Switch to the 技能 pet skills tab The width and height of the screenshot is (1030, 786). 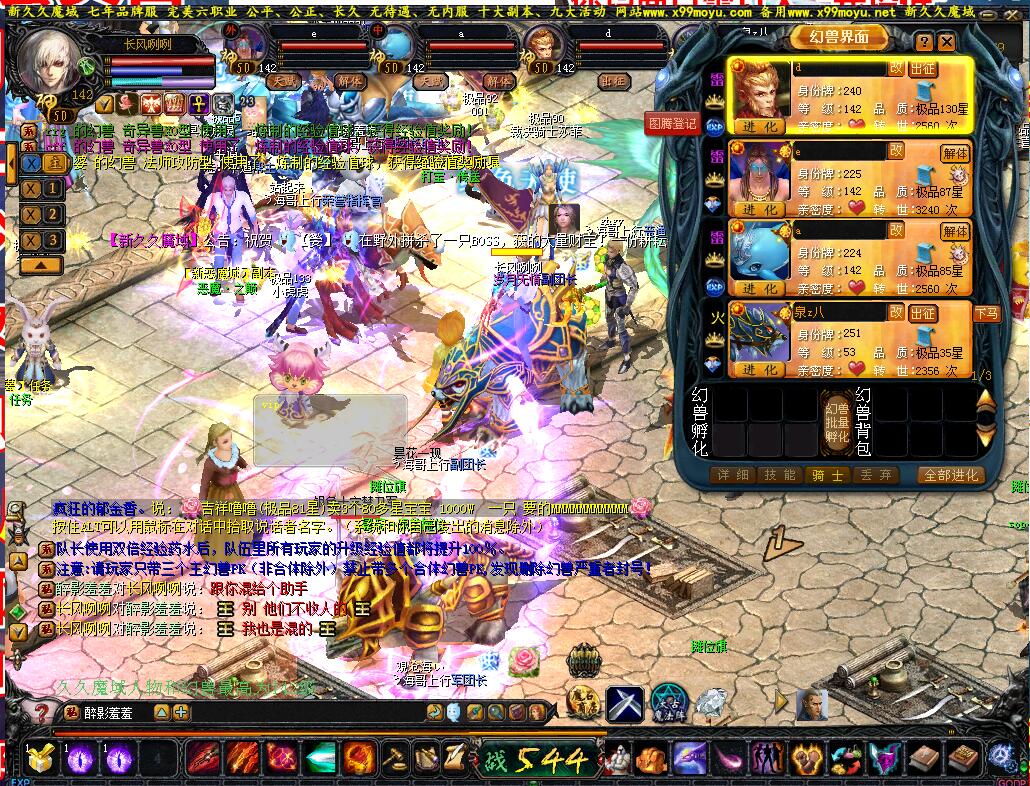coord(778,475)
